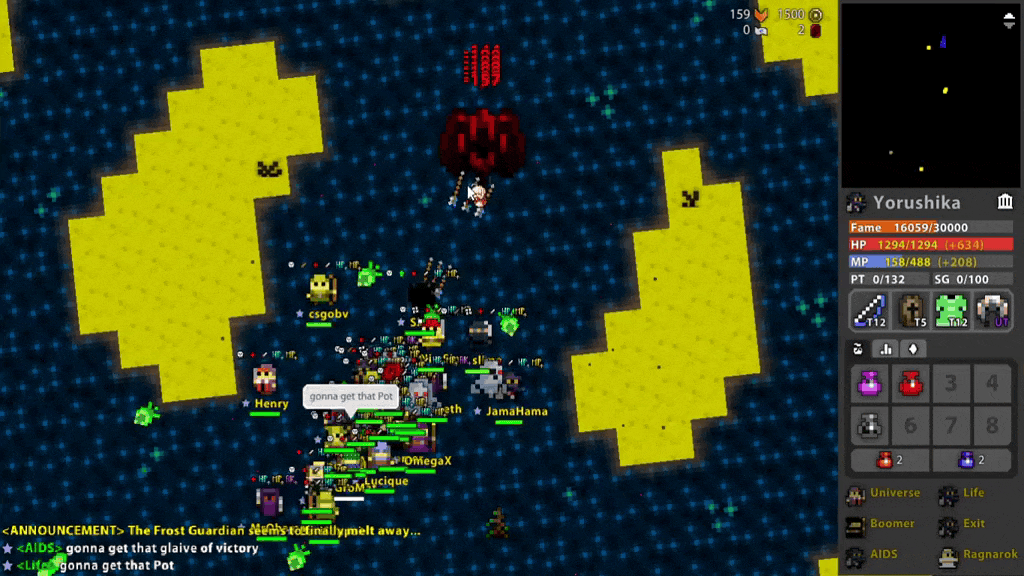Select the red potion in inventory
The height and width of the screenshot is (576, 1024).
coord(910,383)
